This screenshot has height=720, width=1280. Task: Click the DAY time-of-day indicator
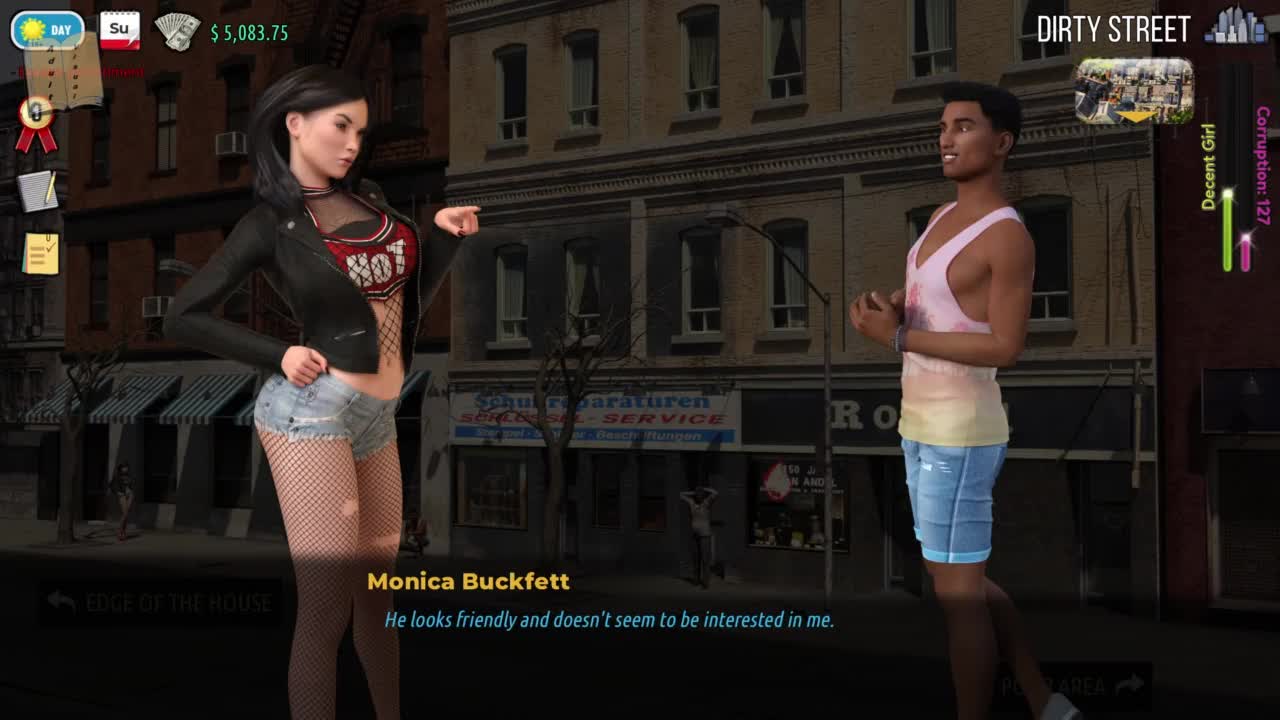pyautogui.click(x=47, y=30)
